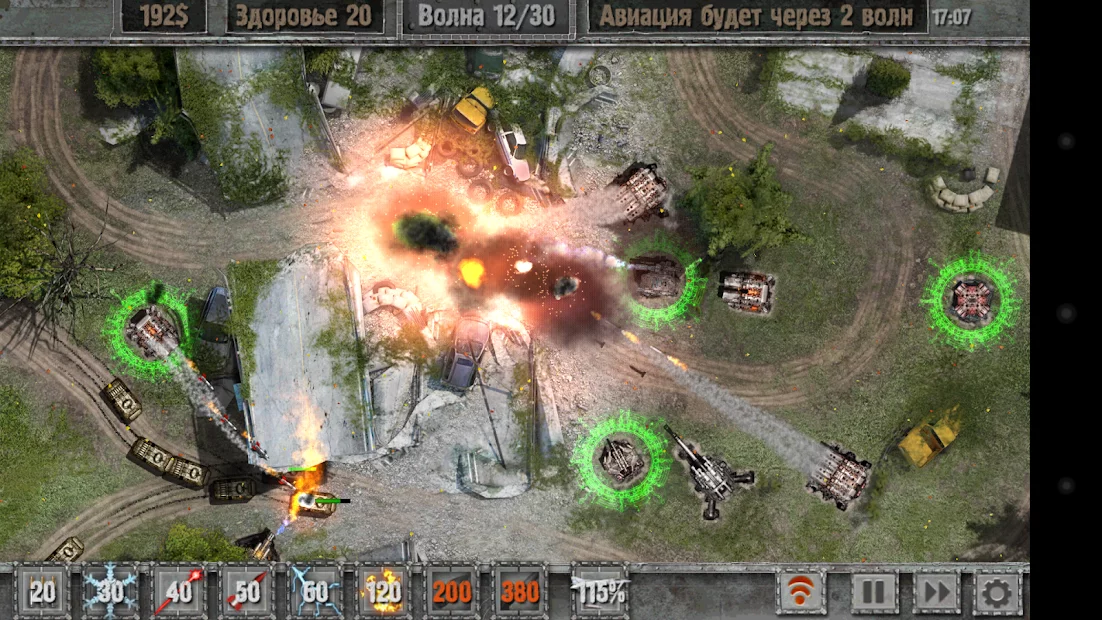Pause the game

874,592
